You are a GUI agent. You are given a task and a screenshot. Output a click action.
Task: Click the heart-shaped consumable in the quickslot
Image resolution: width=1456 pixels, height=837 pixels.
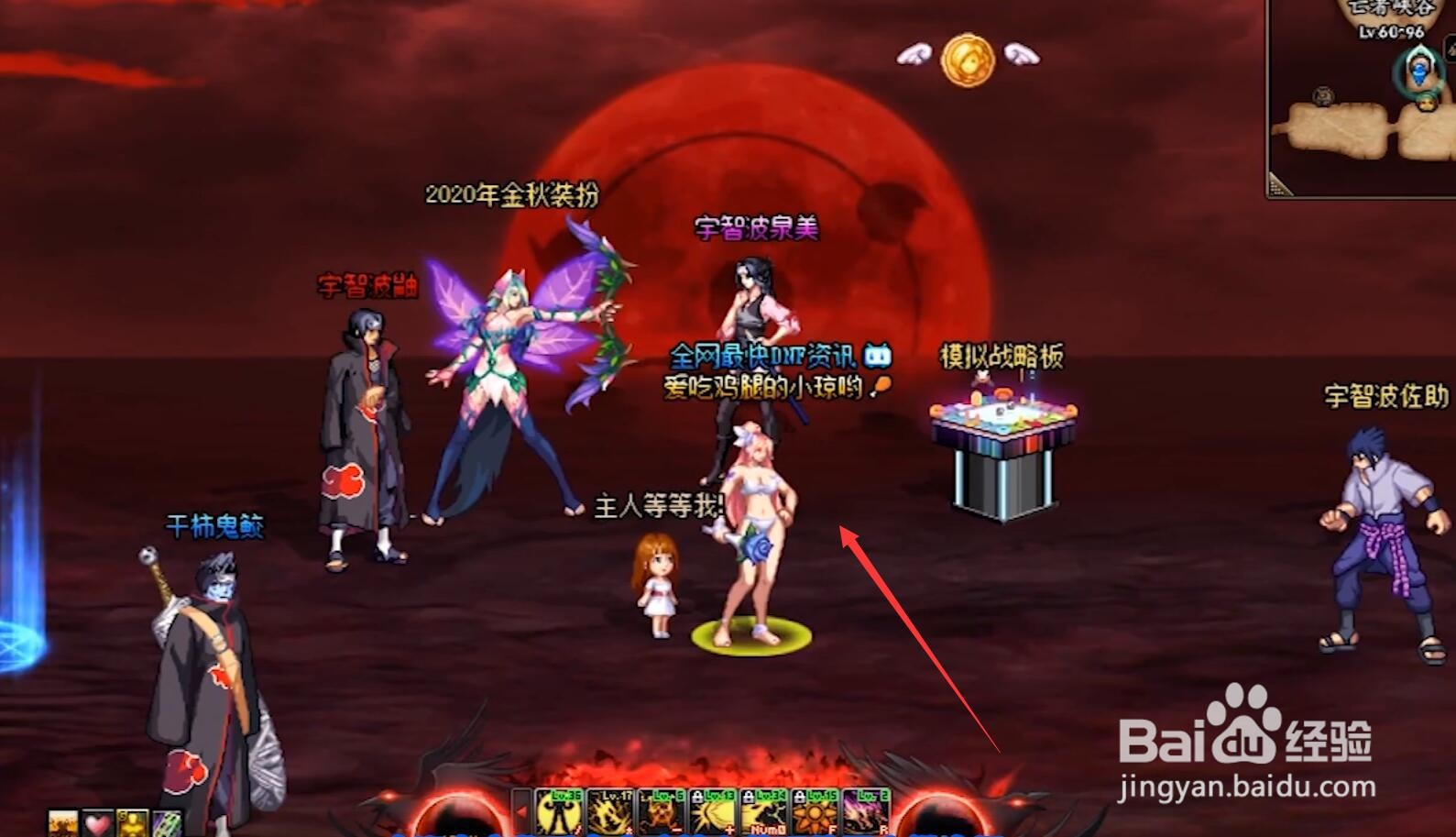click(95, 823)
